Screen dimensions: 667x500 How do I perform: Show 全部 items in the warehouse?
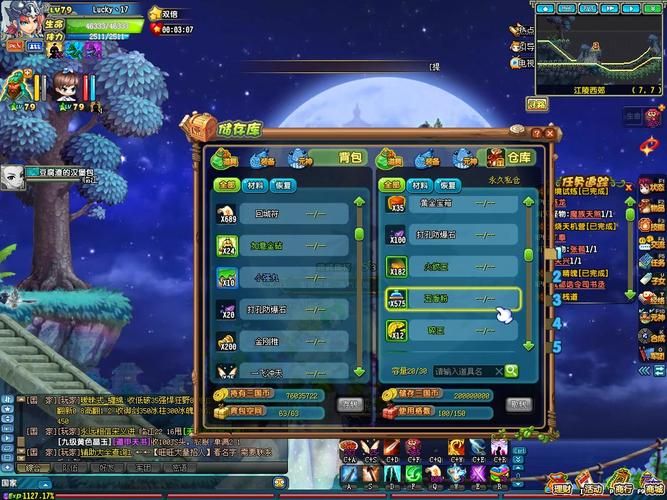[393, 185]
